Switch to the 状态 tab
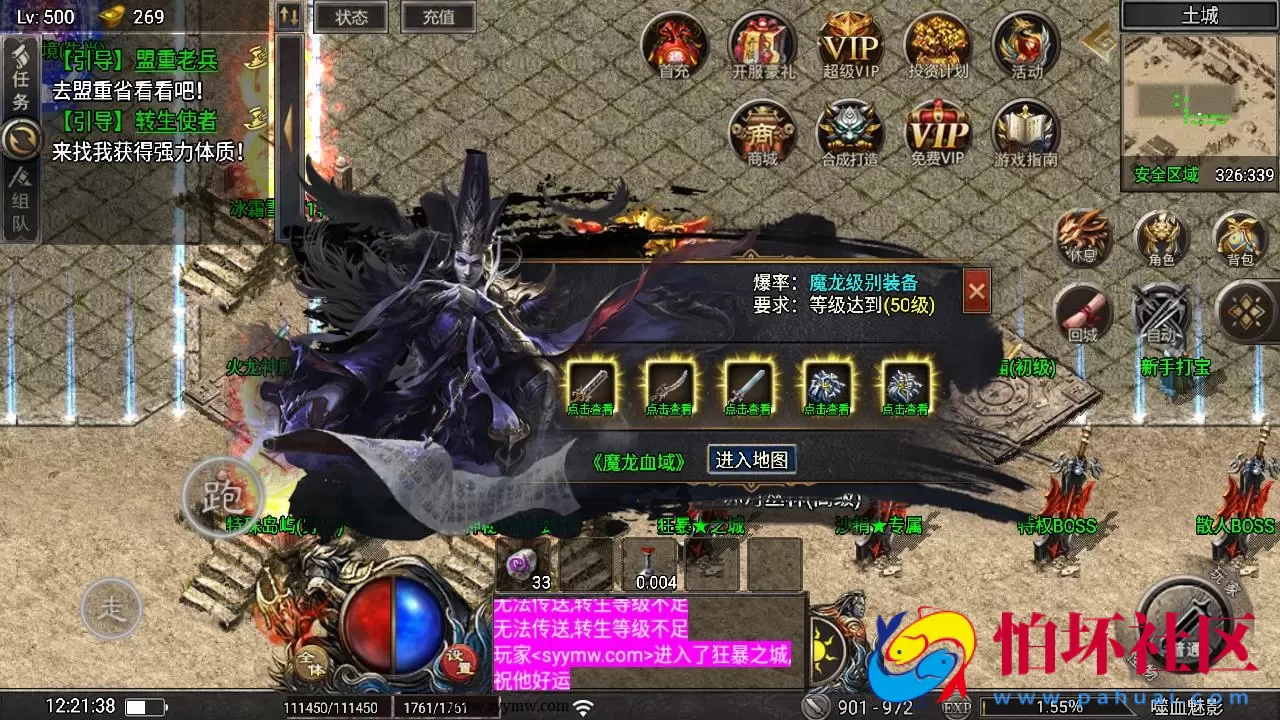 click(x=349, y=17)
